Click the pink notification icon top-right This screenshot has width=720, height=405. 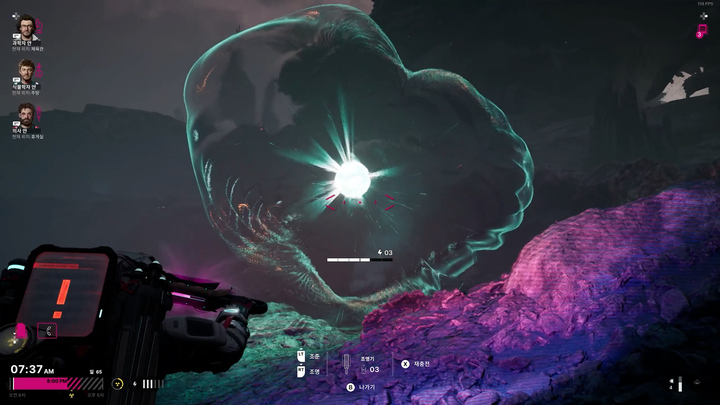(x=702, y=32)
